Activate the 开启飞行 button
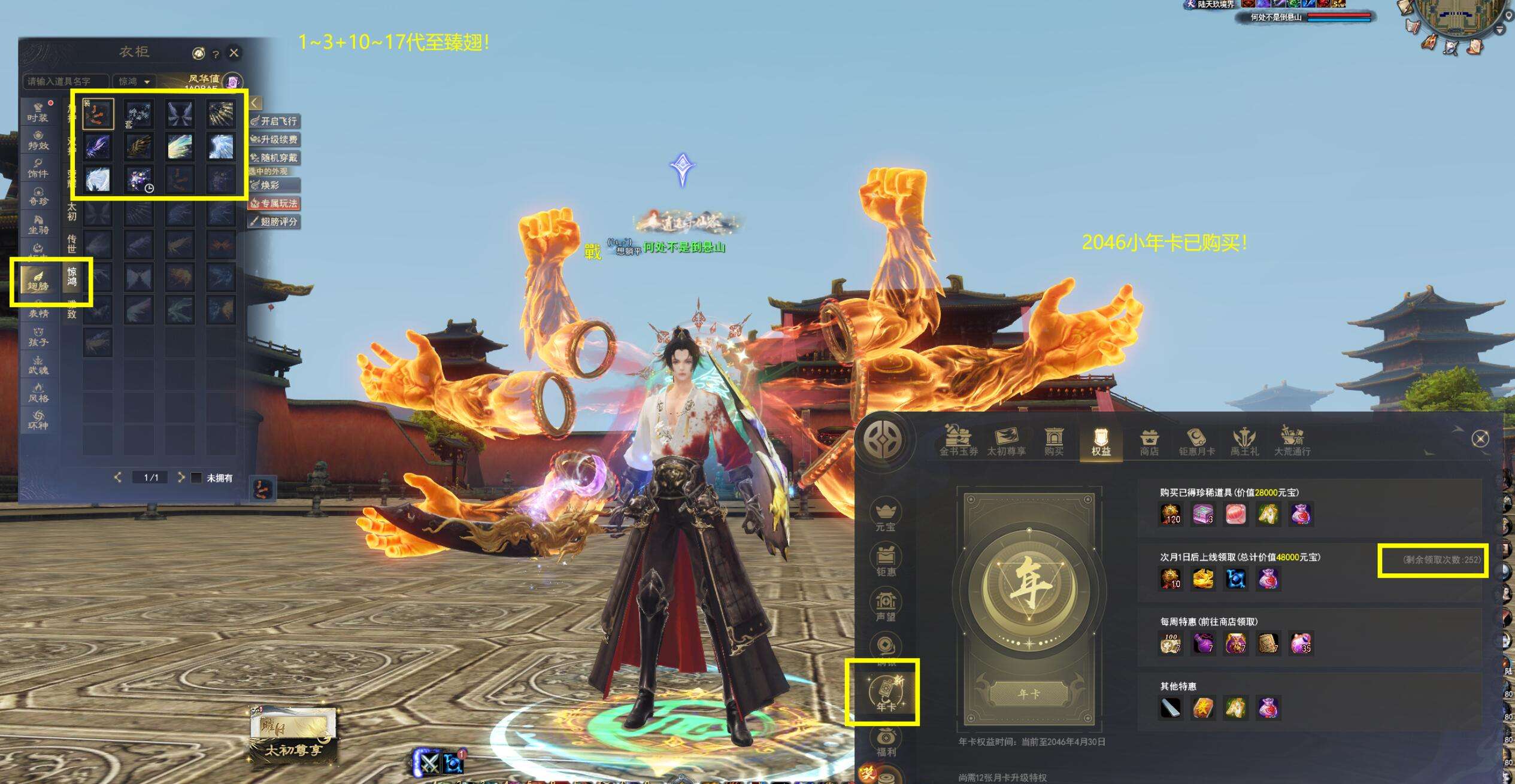This screenshot has width=1515, height=784. pyautogui.click(x=274, y=121)
